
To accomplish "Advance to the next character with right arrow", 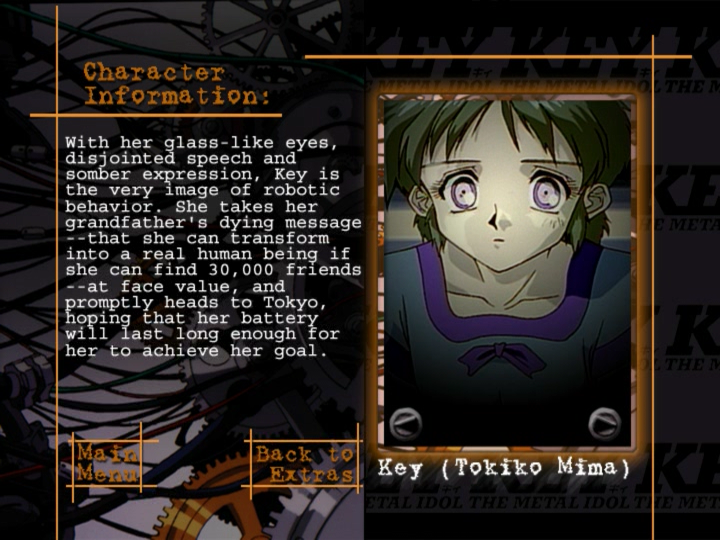I will pyautogui.click(x=604, y=423).
